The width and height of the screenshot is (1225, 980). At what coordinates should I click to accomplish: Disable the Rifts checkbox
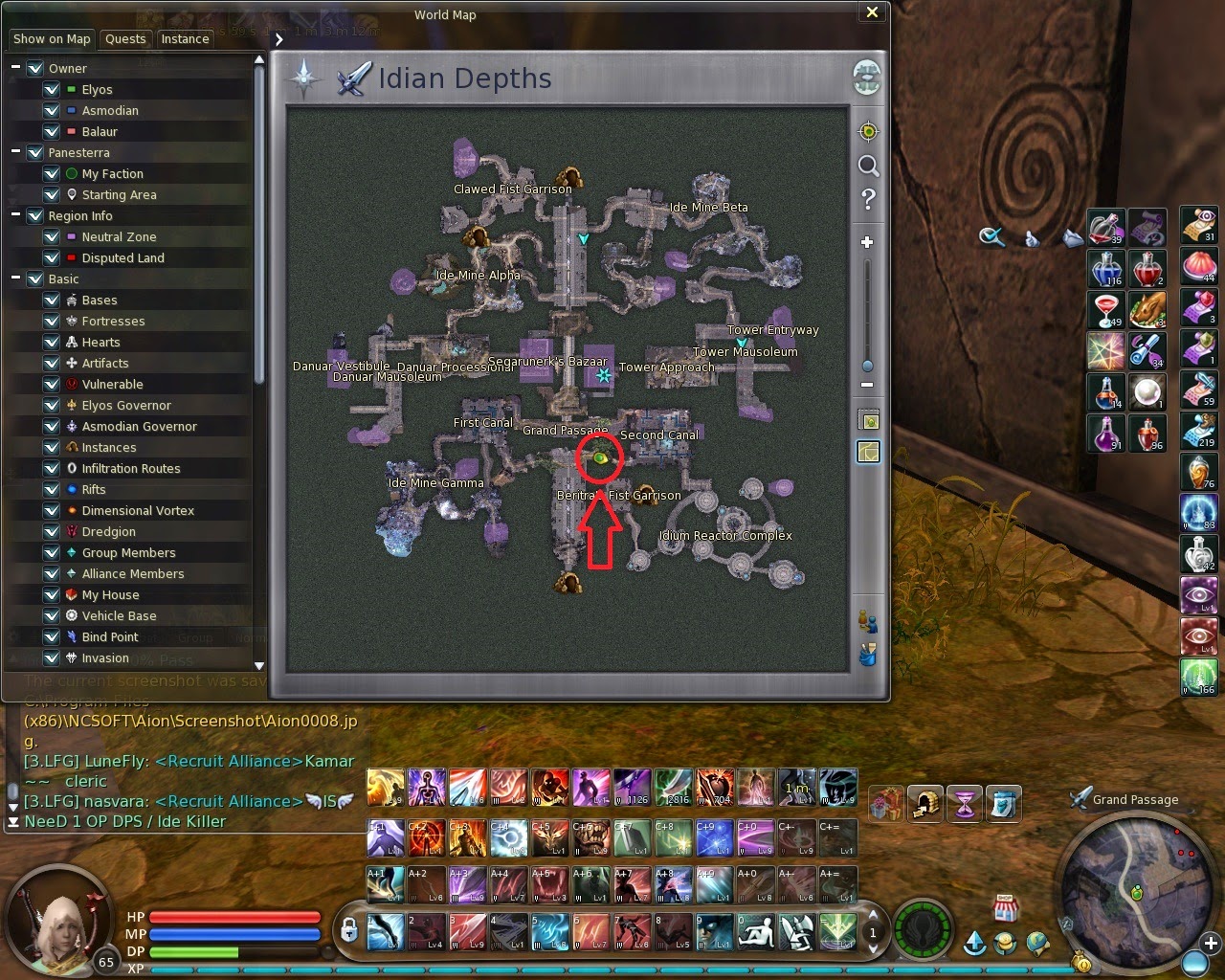click(53, 489)
